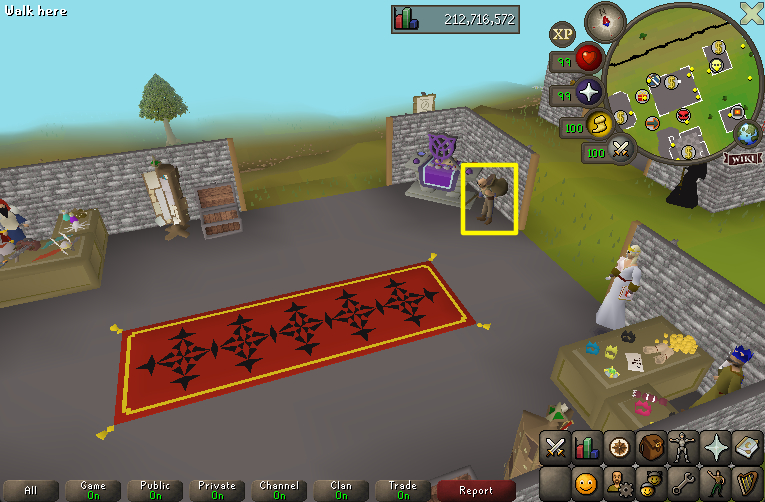Image resolution: width=765 pixels, height=502 pixels.
Task: Open the Combat Options tab
Action: pos(555,447)
